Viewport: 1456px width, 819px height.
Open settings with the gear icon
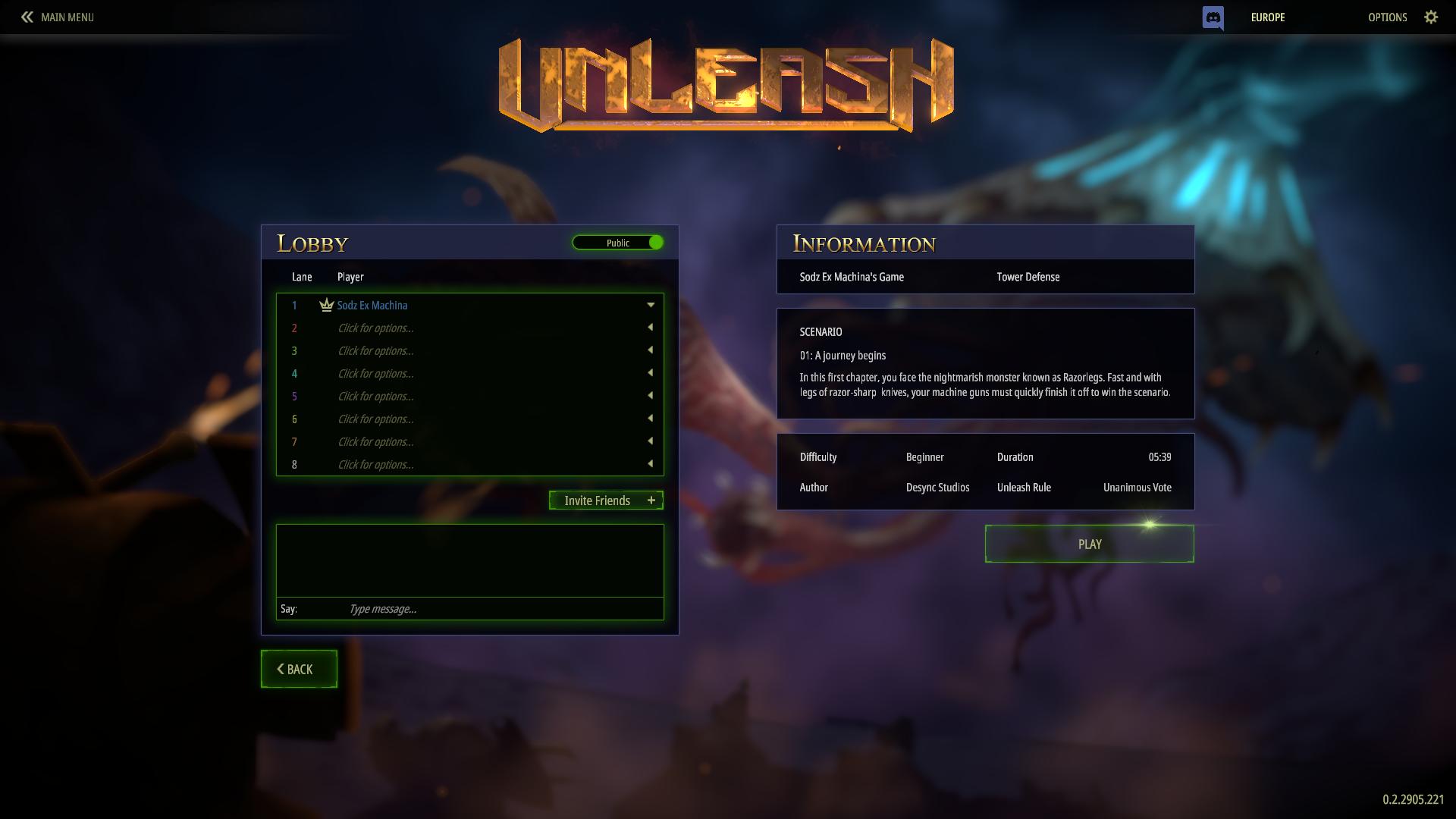tap(1432, 17)
